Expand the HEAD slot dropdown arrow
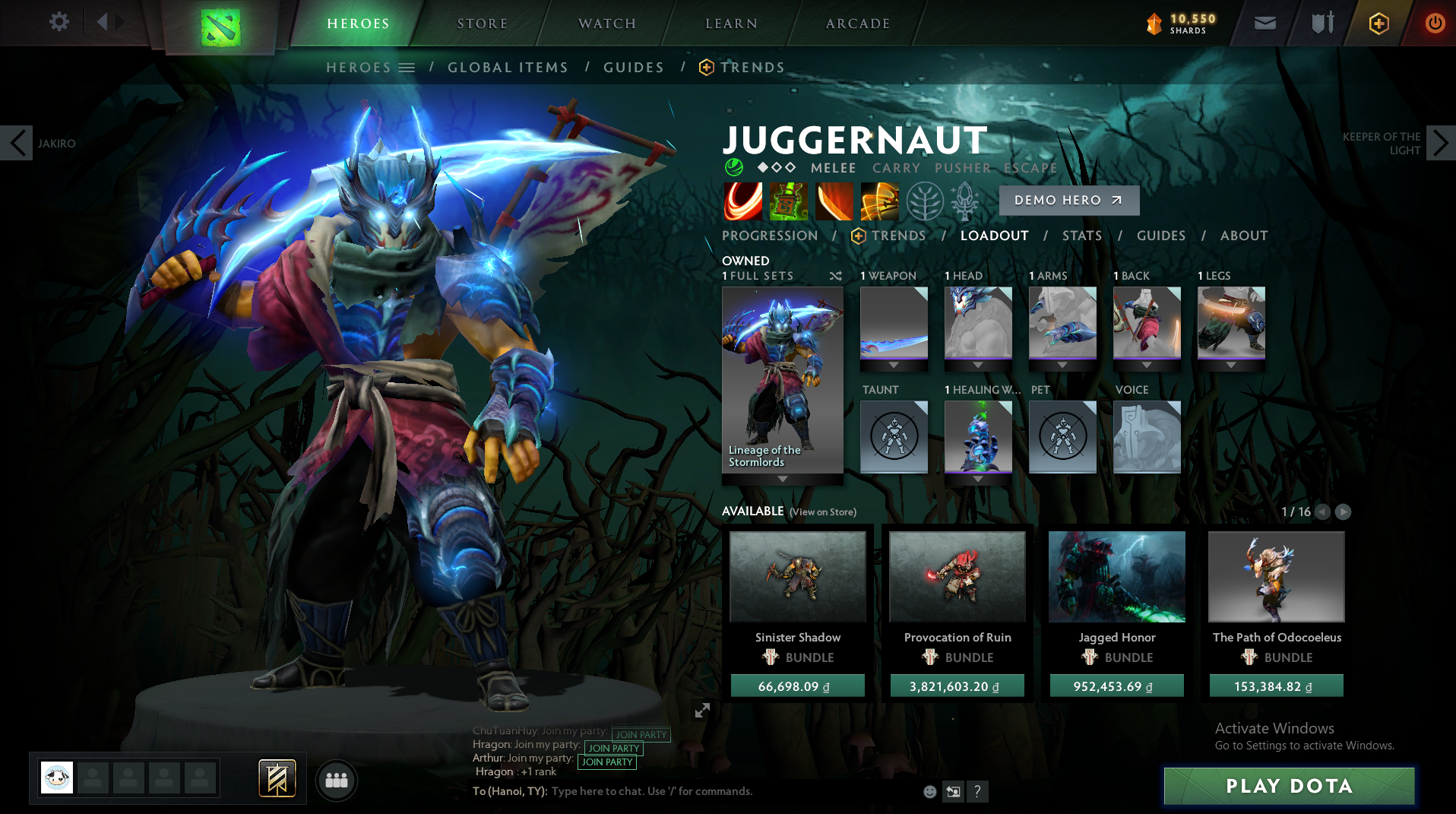The width and height of the screenshot is (1456, 814). coord(978,364)
